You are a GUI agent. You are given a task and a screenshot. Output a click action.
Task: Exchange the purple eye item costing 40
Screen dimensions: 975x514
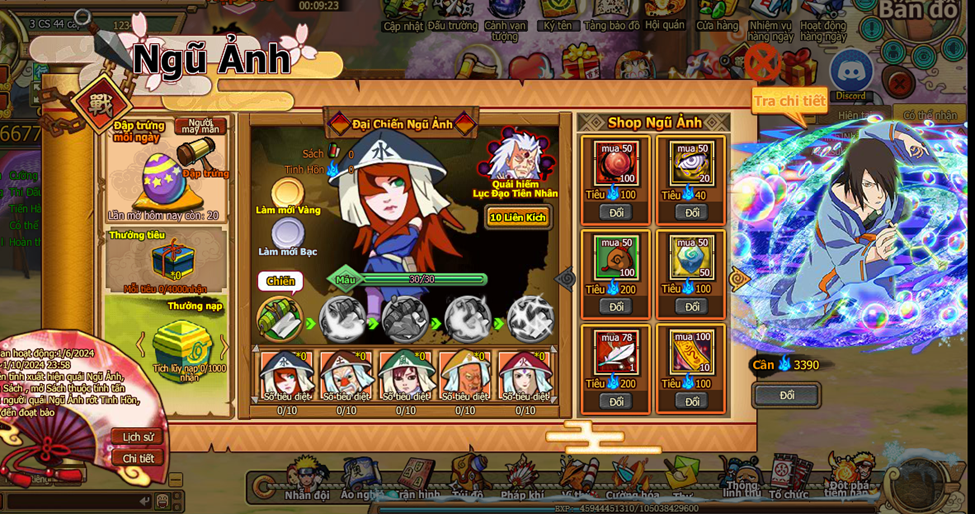[x=691, y=212]
